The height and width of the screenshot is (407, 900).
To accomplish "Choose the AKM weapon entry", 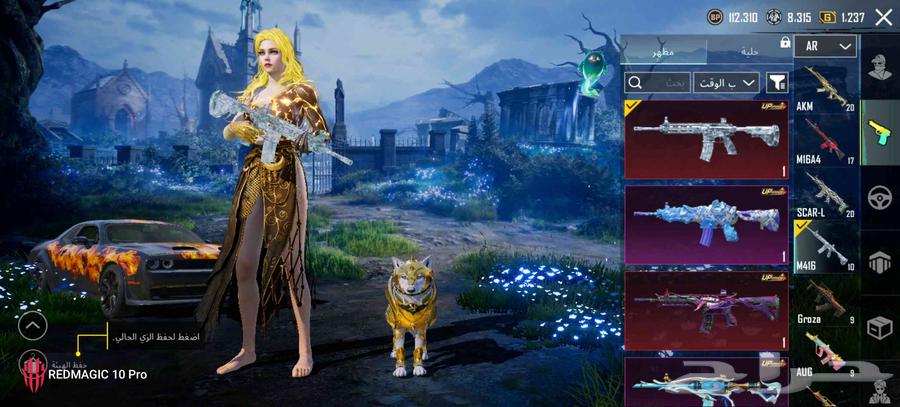I will pos(825,87).
